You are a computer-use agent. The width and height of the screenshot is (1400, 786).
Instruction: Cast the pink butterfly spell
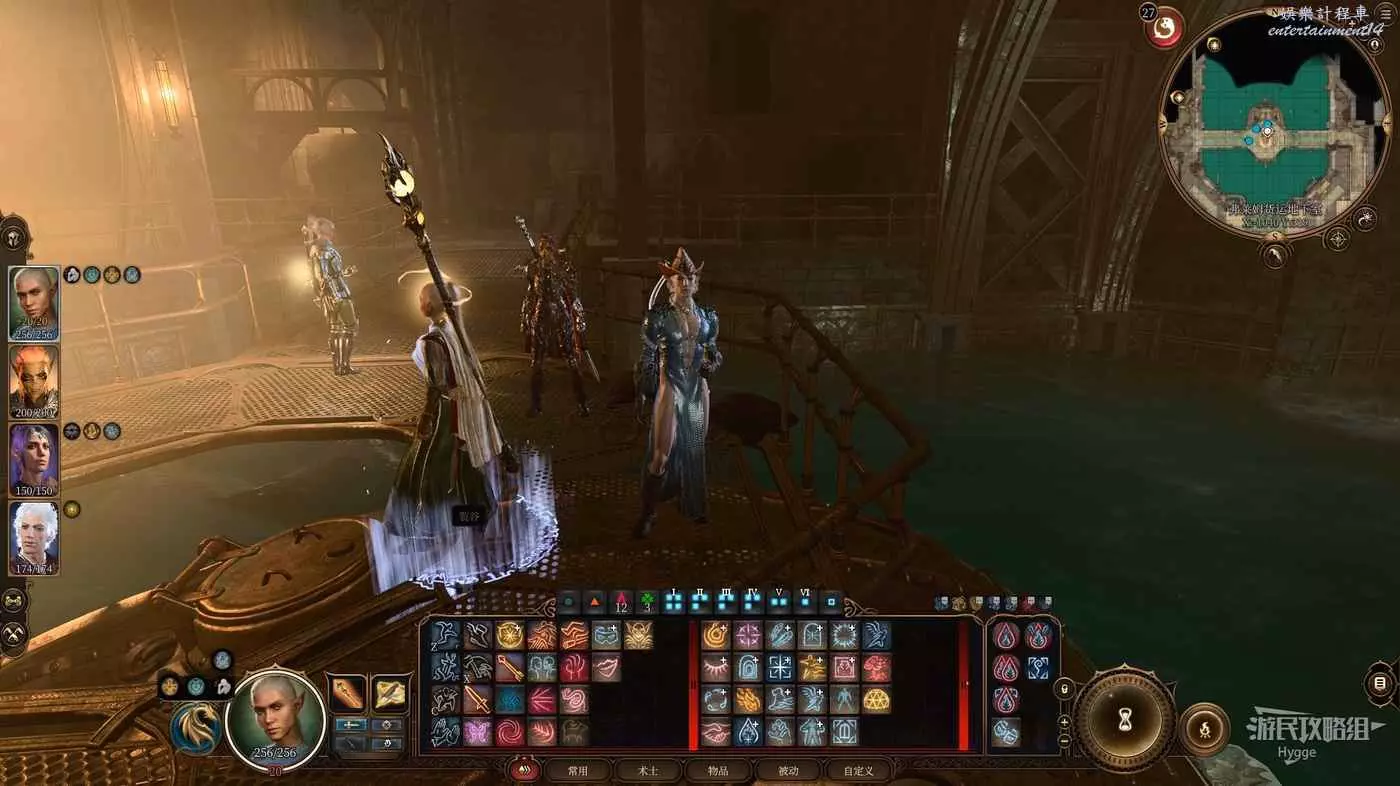[x=477, y=732]
